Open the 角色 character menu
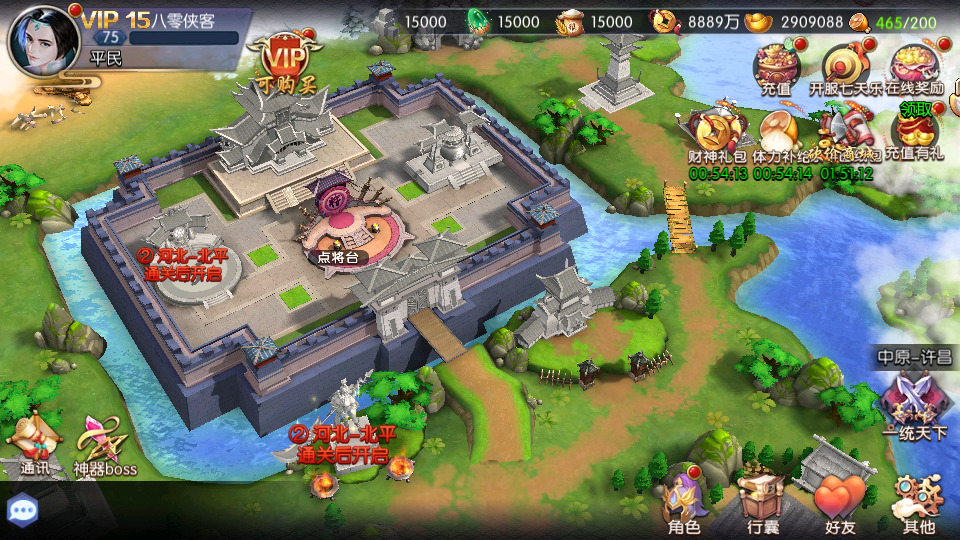The width and height of the screenshot is (960, 540). click(684, 502)
